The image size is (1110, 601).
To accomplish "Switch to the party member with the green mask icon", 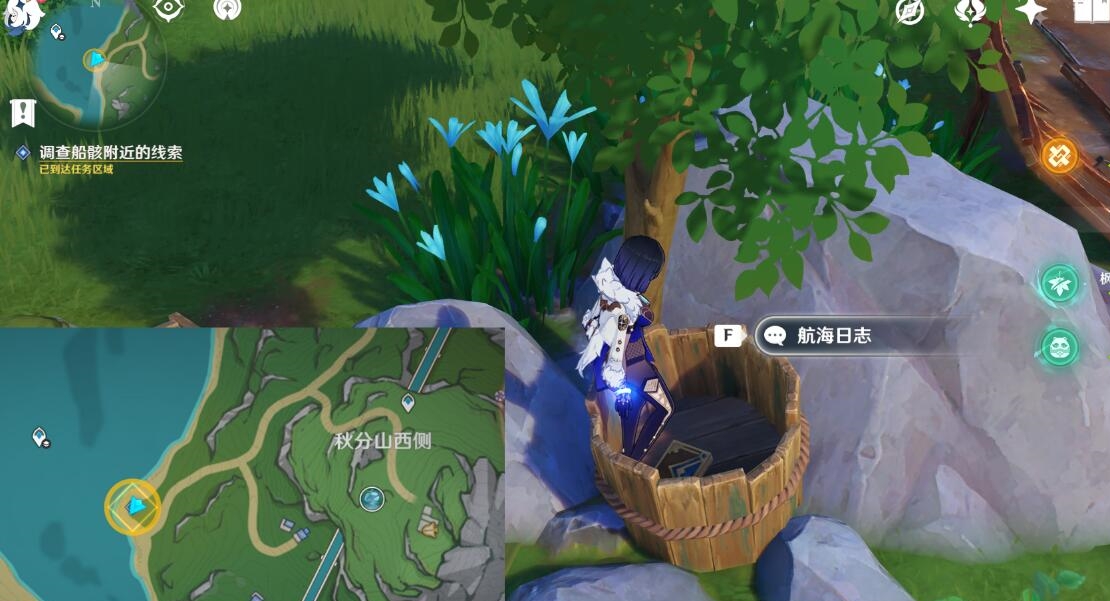I will coord(1059,348).
